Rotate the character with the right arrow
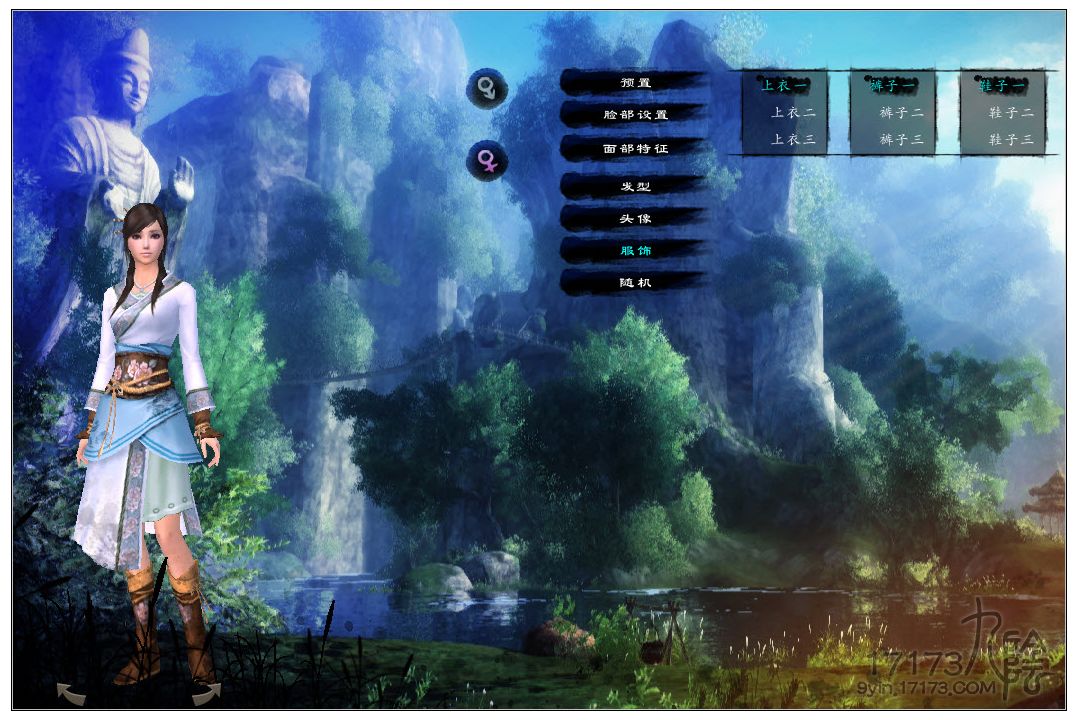The width and height of the screenshot is (1078, 720). coord(206,691)
